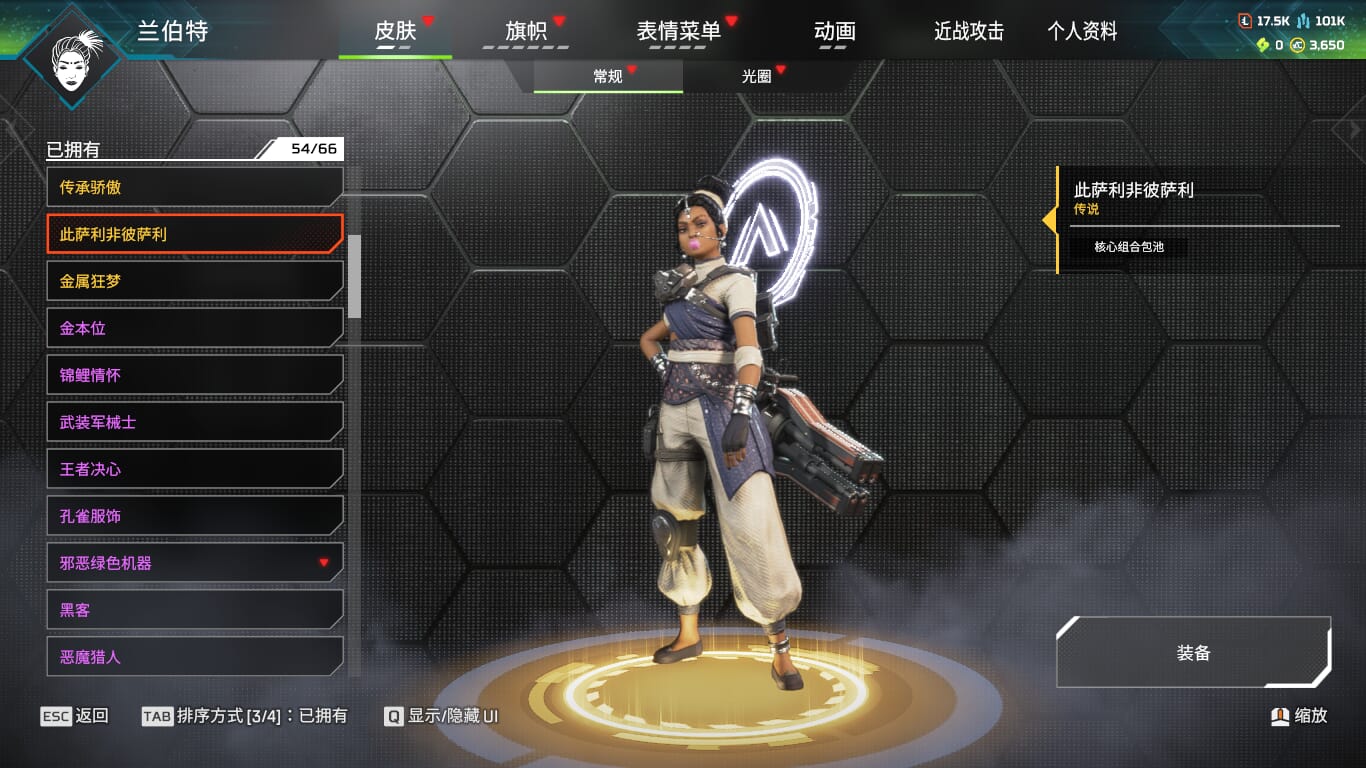Image resolution: width=1366 pixels, height=768 pixels.
Task: Preview the 孔雀服饰 skin
Action: point(195,516)
